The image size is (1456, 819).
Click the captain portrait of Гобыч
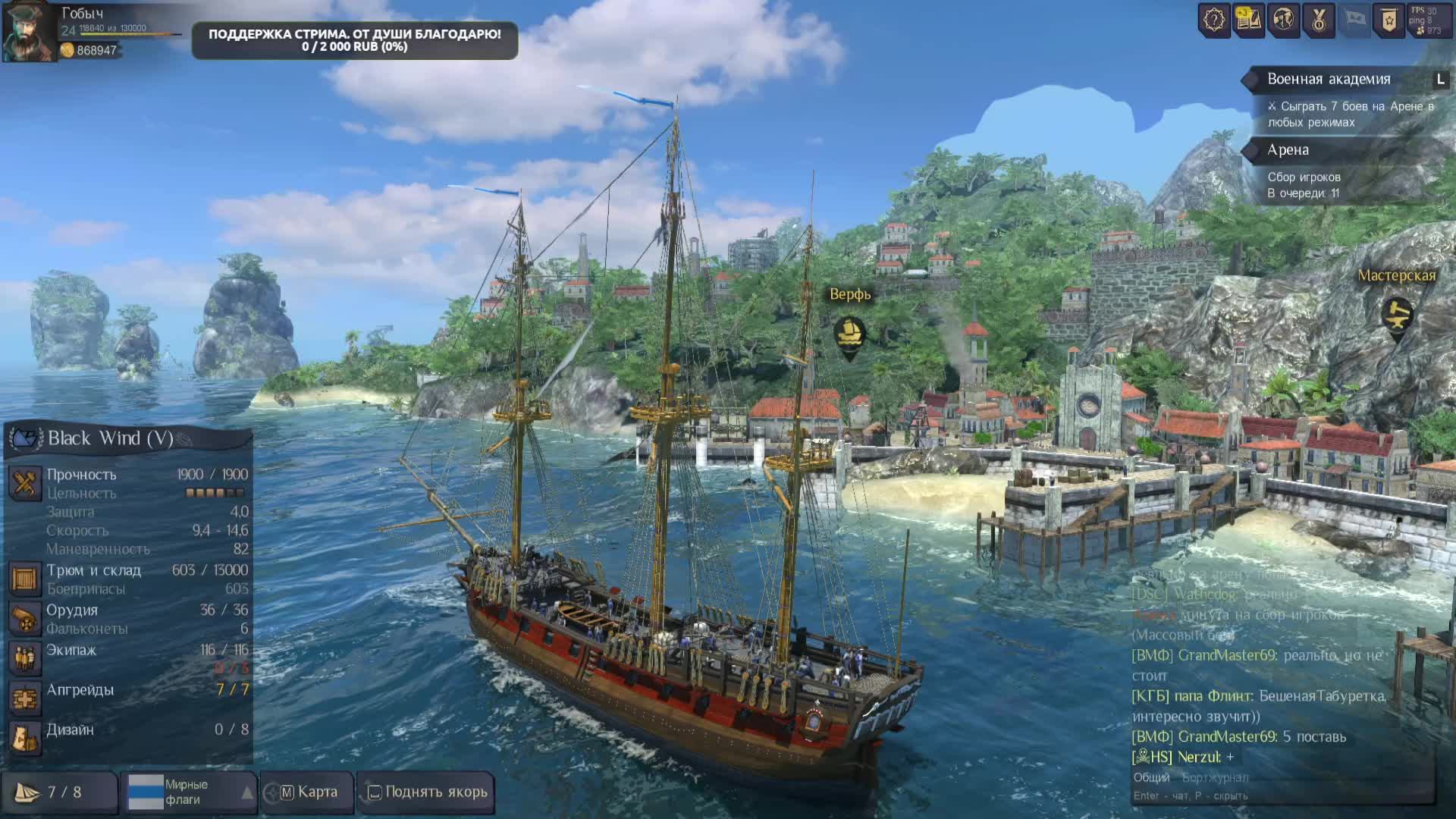pos(29,32)
